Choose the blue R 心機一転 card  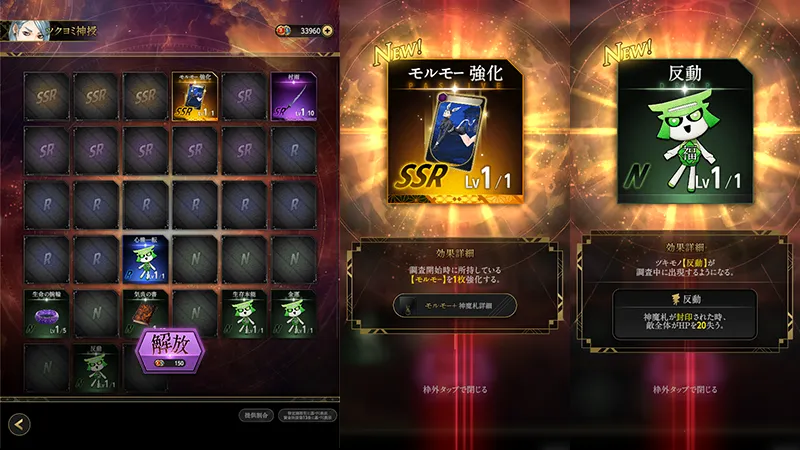tap(146, 259)
